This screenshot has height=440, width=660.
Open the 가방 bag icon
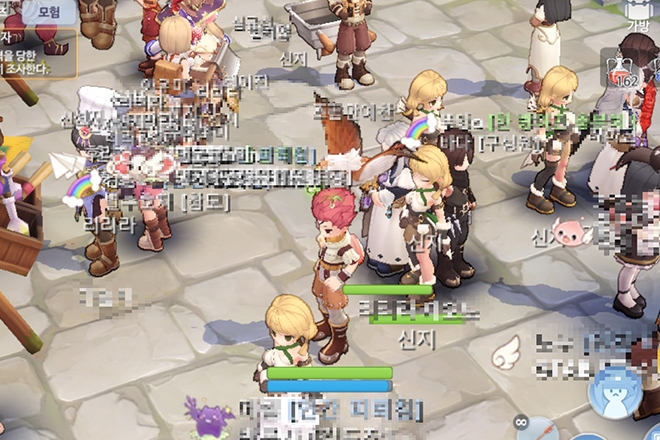tap(637, 14)
